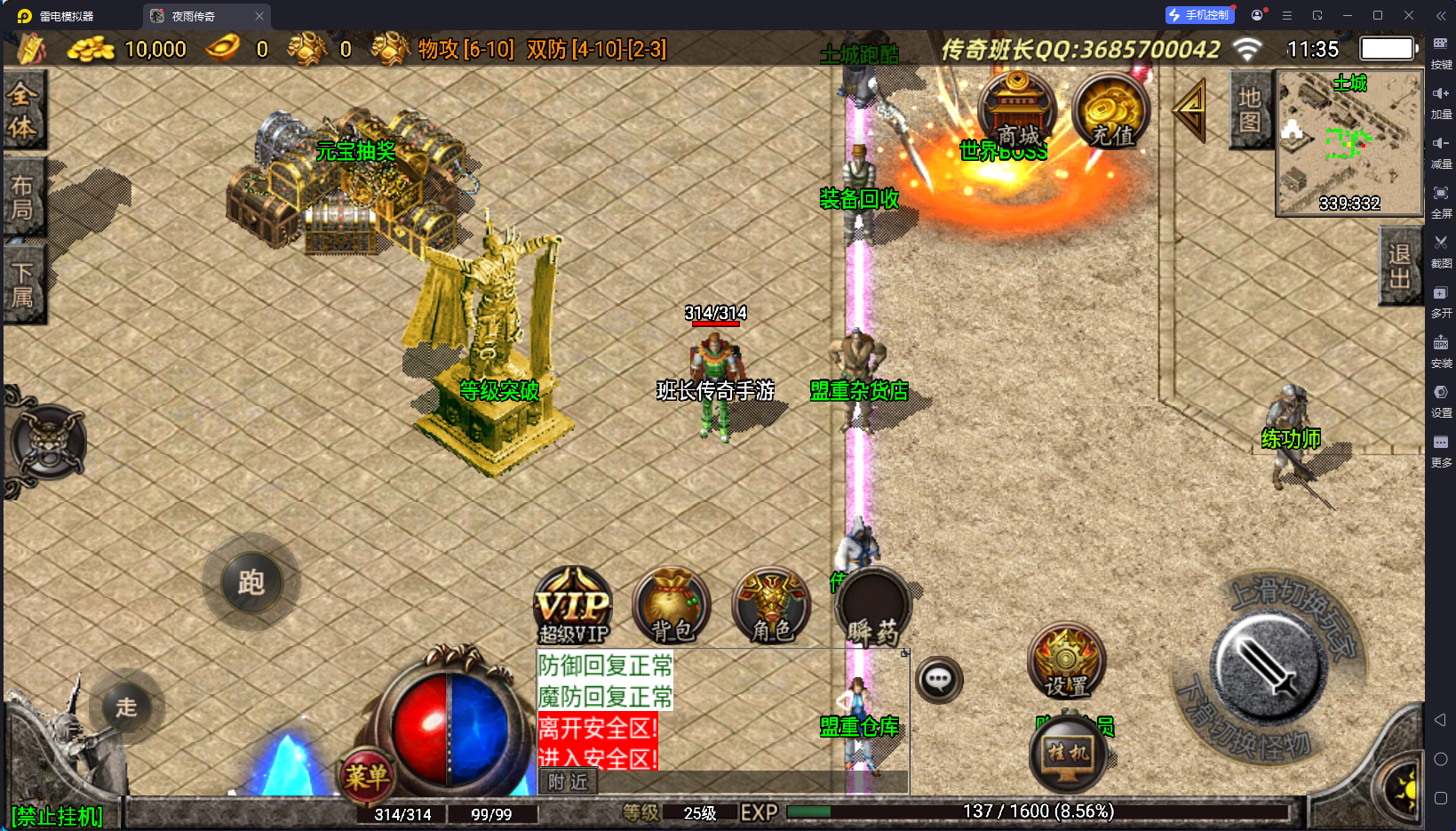This screenshot has height=831, width=1456.
Task: Select the 布局 tab on left edge
Action: click(23, 197)
